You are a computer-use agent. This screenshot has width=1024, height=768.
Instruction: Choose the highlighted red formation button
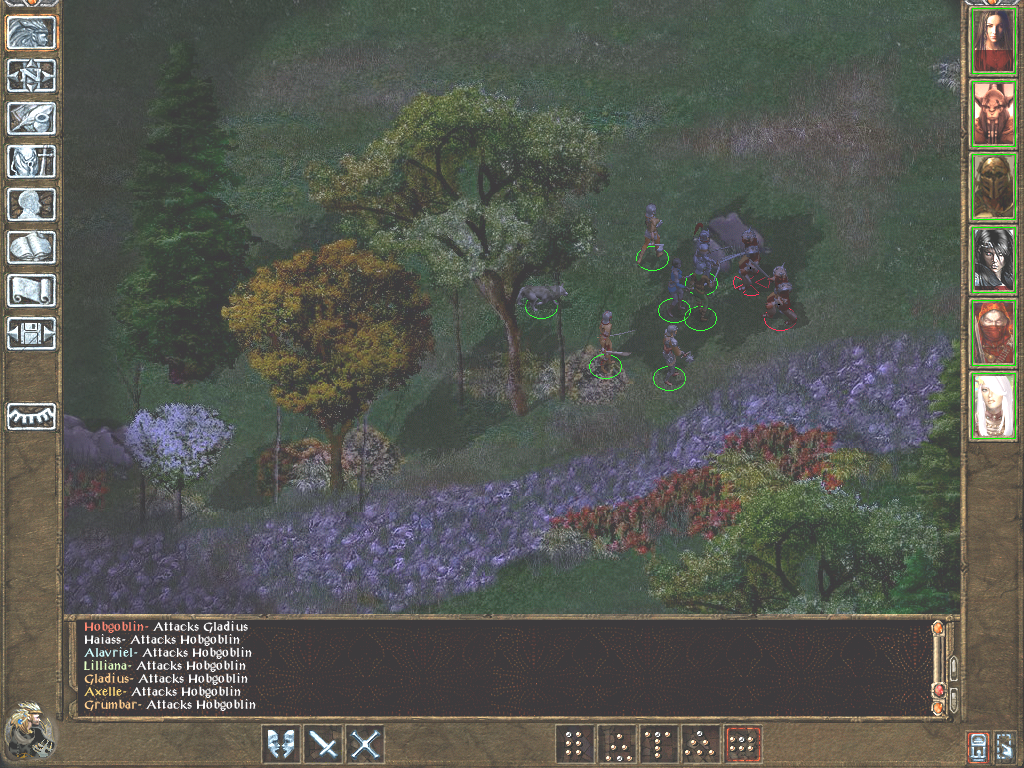click(x=743, y=744)
